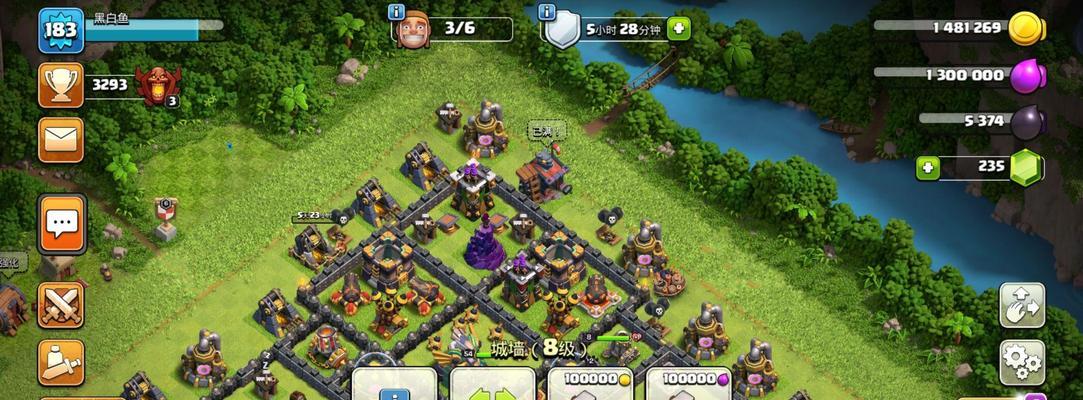This screenshot has height=400, width=1083.
Task: Open the settings gears button
Action: [1021, 362]
